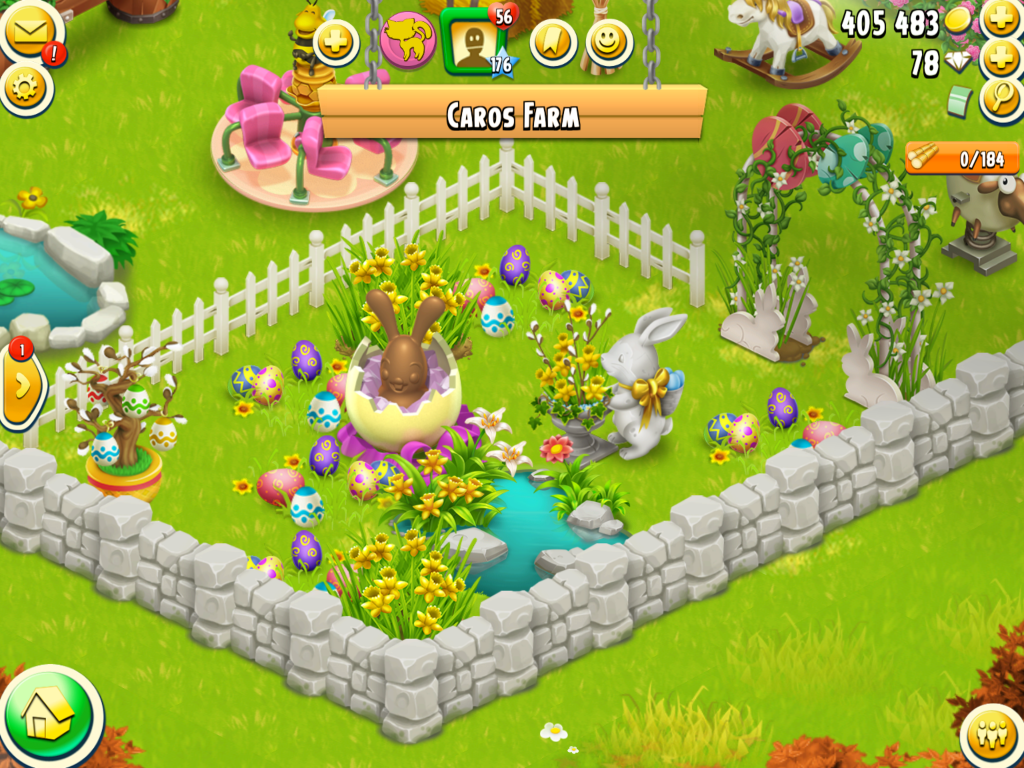Viewport: 1024px width, 768px height.
Task: Open the 0/184 saw expansion counter
Action: [x=962, y=158]
